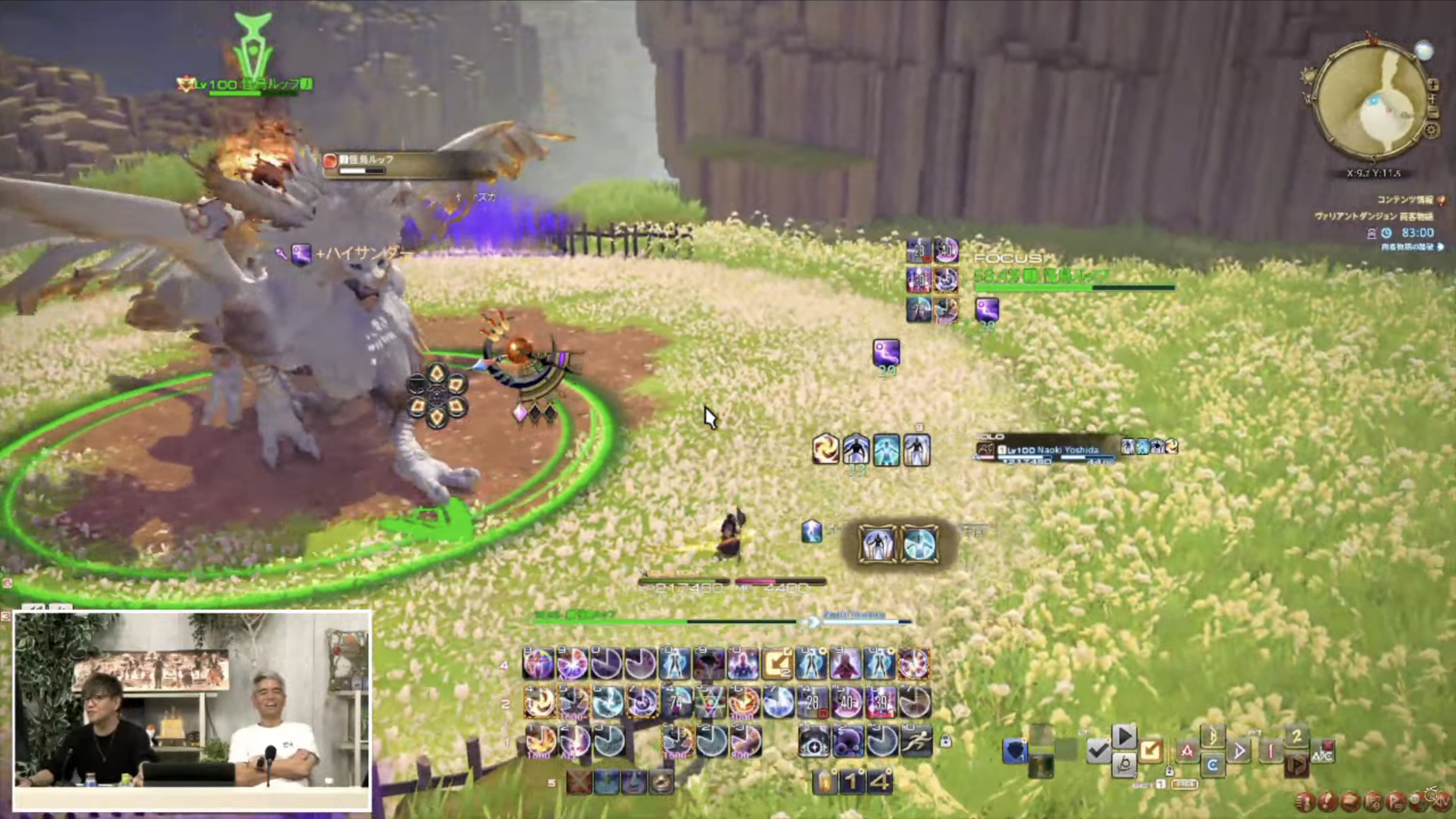
Task: Select the blue shield icon
Action: 1015,751
